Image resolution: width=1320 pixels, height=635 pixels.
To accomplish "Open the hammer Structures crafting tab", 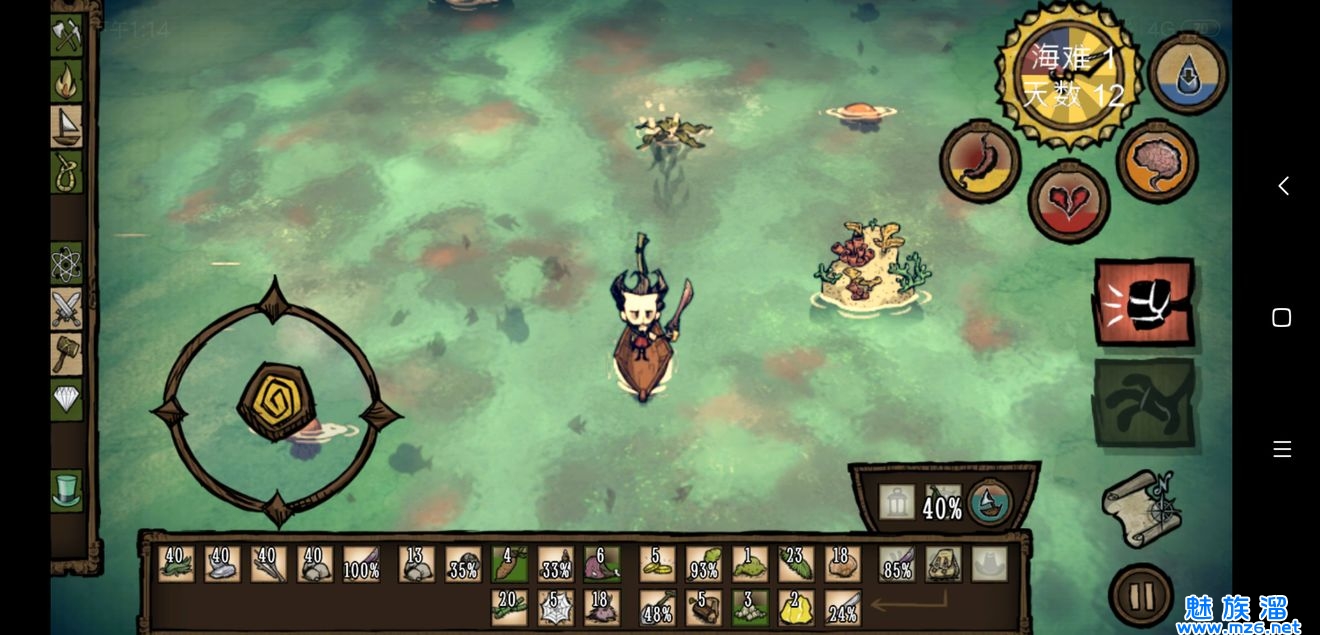I will [x=66, y=354].
